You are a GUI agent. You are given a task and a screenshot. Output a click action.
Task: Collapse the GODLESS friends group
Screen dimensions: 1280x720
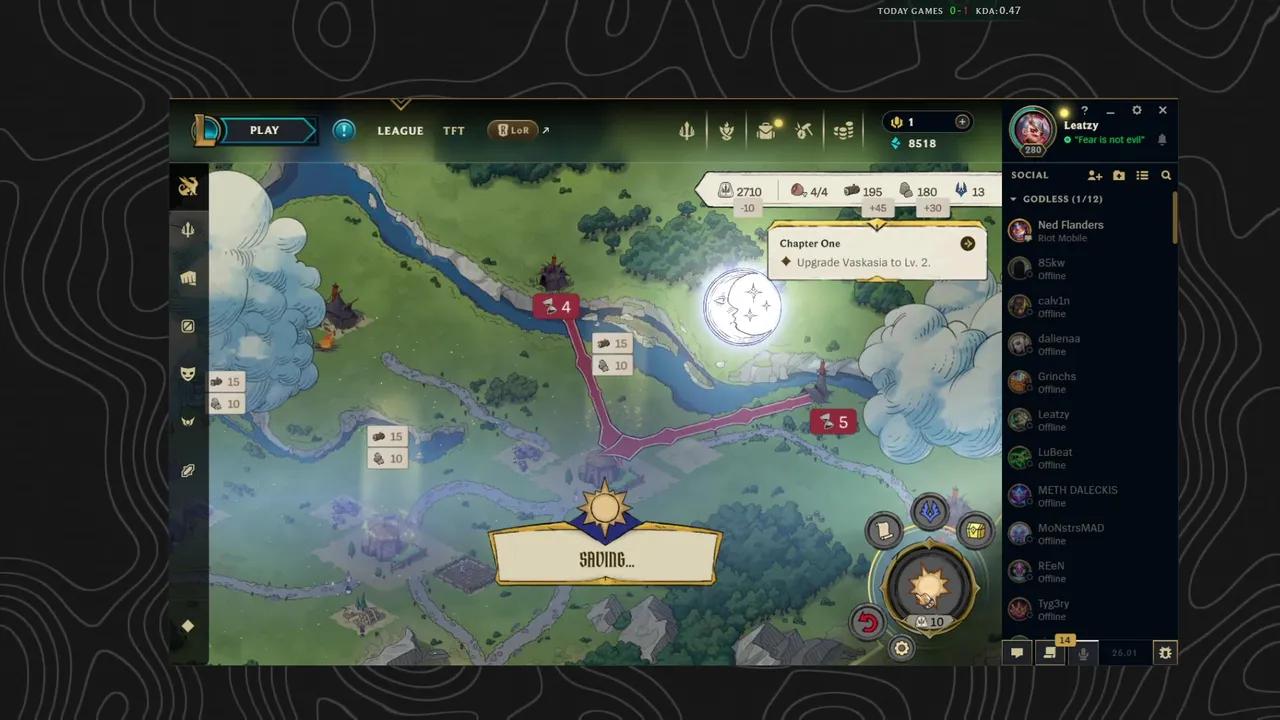tap(1013, 199)
